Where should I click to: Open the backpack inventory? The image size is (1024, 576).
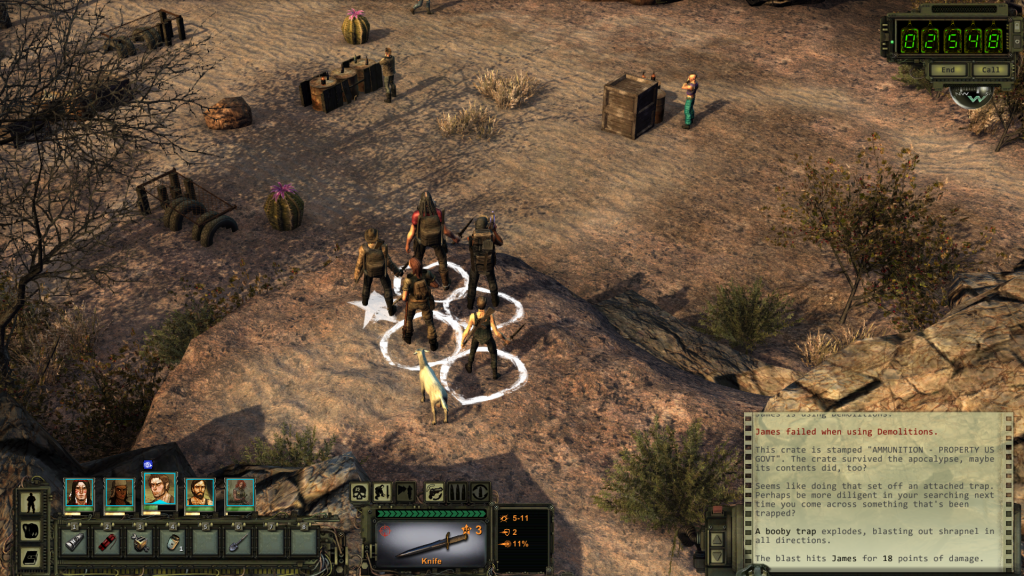[x=30, y=530]
